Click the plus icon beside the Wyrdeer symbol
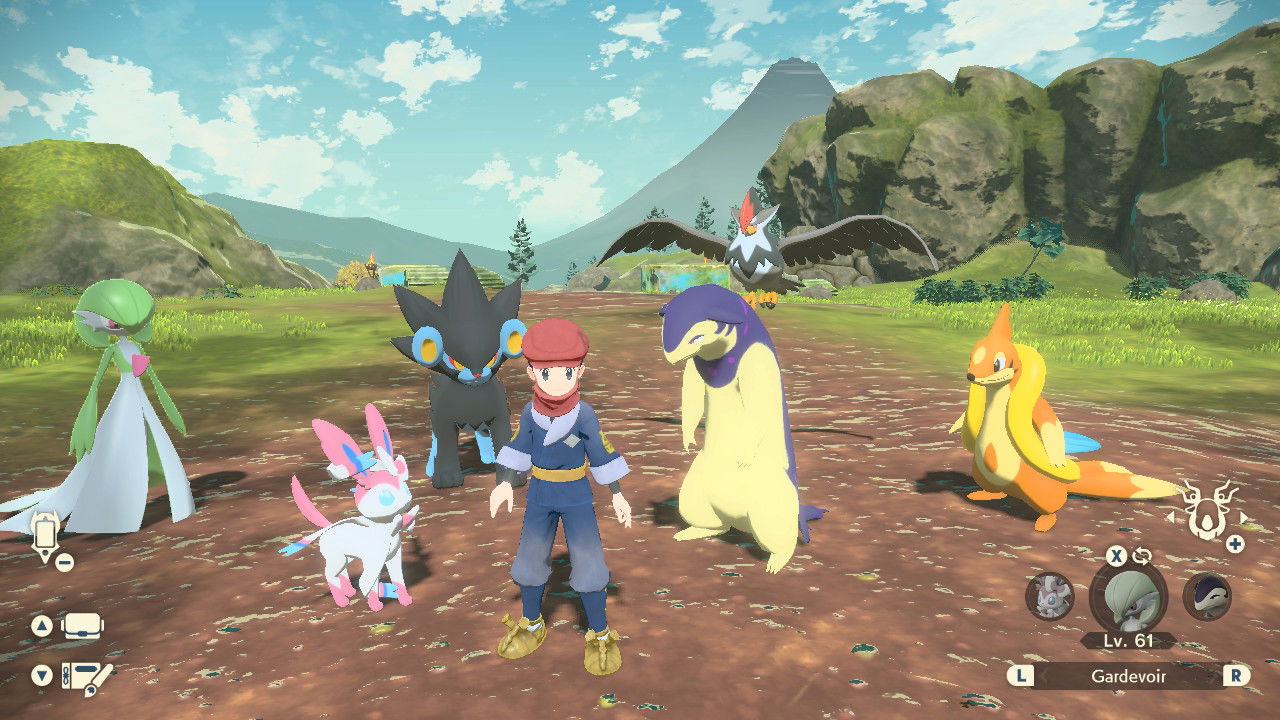Image resolution: width=1280 pixels, height=720 pixels. click(1234, 544)
